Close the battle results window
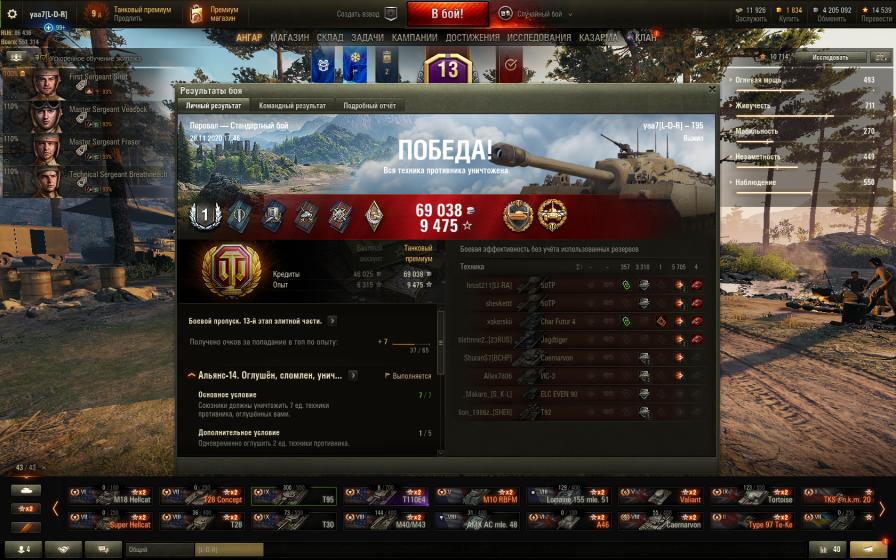Image resolution: width=896 pixels, height=560 pixels. (x=711, y=89)
